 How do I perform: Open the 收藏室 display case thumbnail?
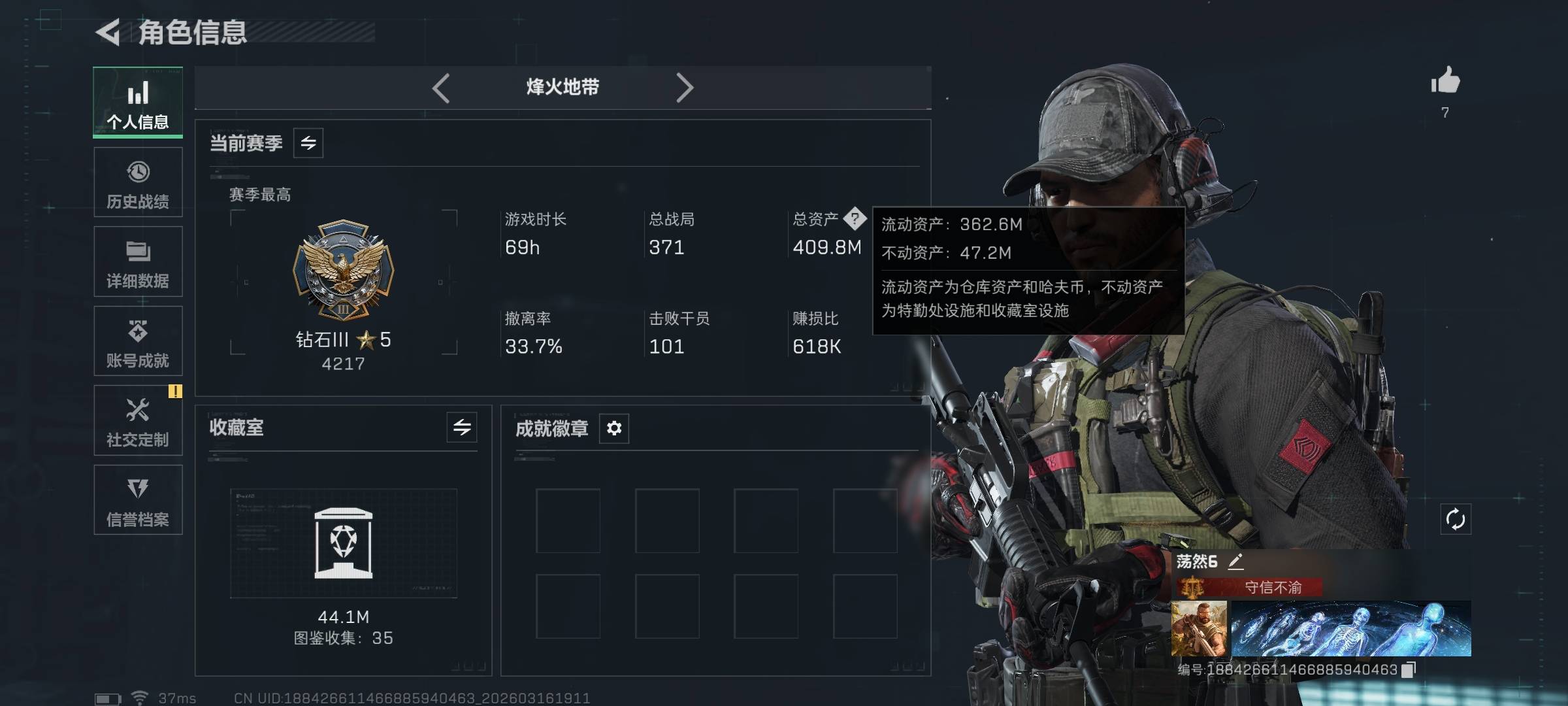344,543
